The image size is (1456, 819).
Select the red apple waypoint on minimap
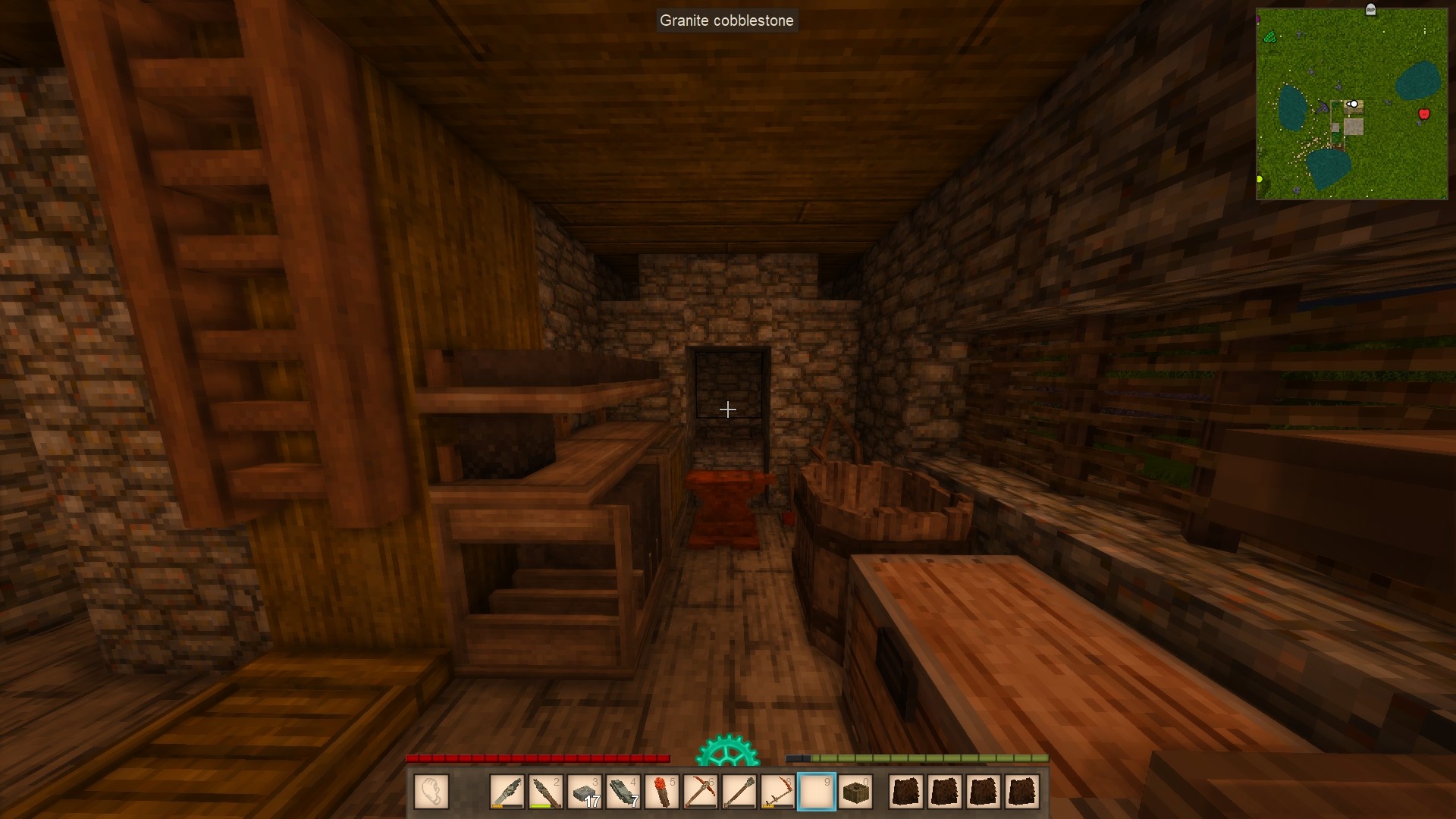click(x=1423, y=115)
